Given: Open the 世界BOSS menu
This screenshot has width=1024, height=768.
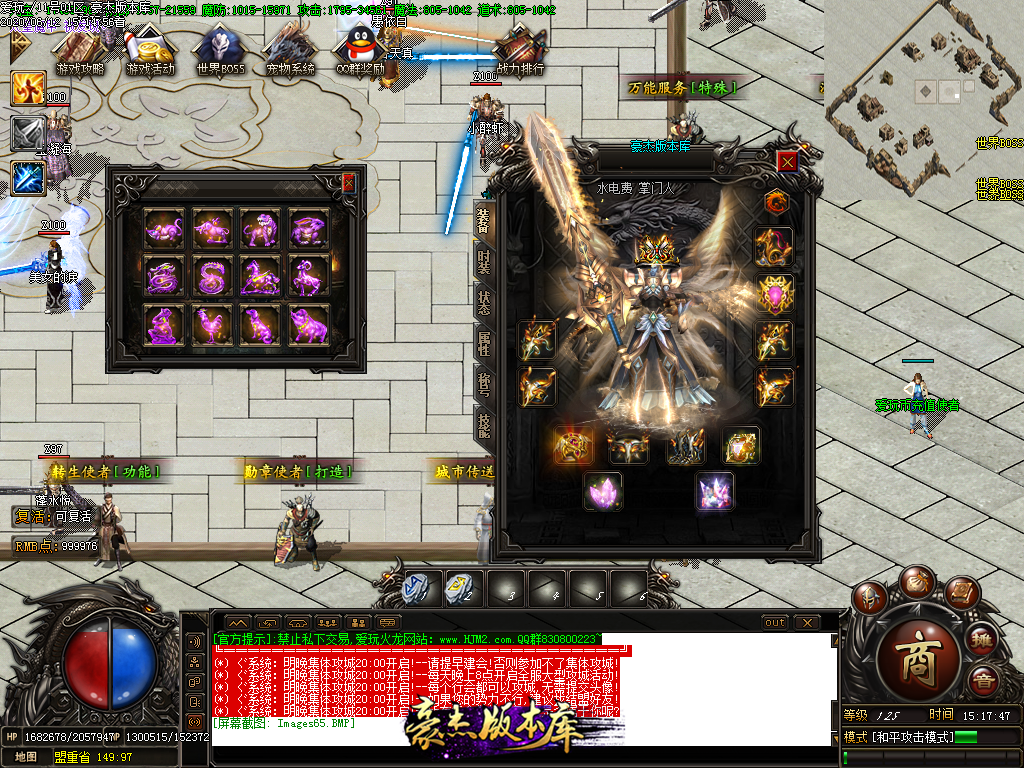Looking at the screenshot, I should point(220,51).
